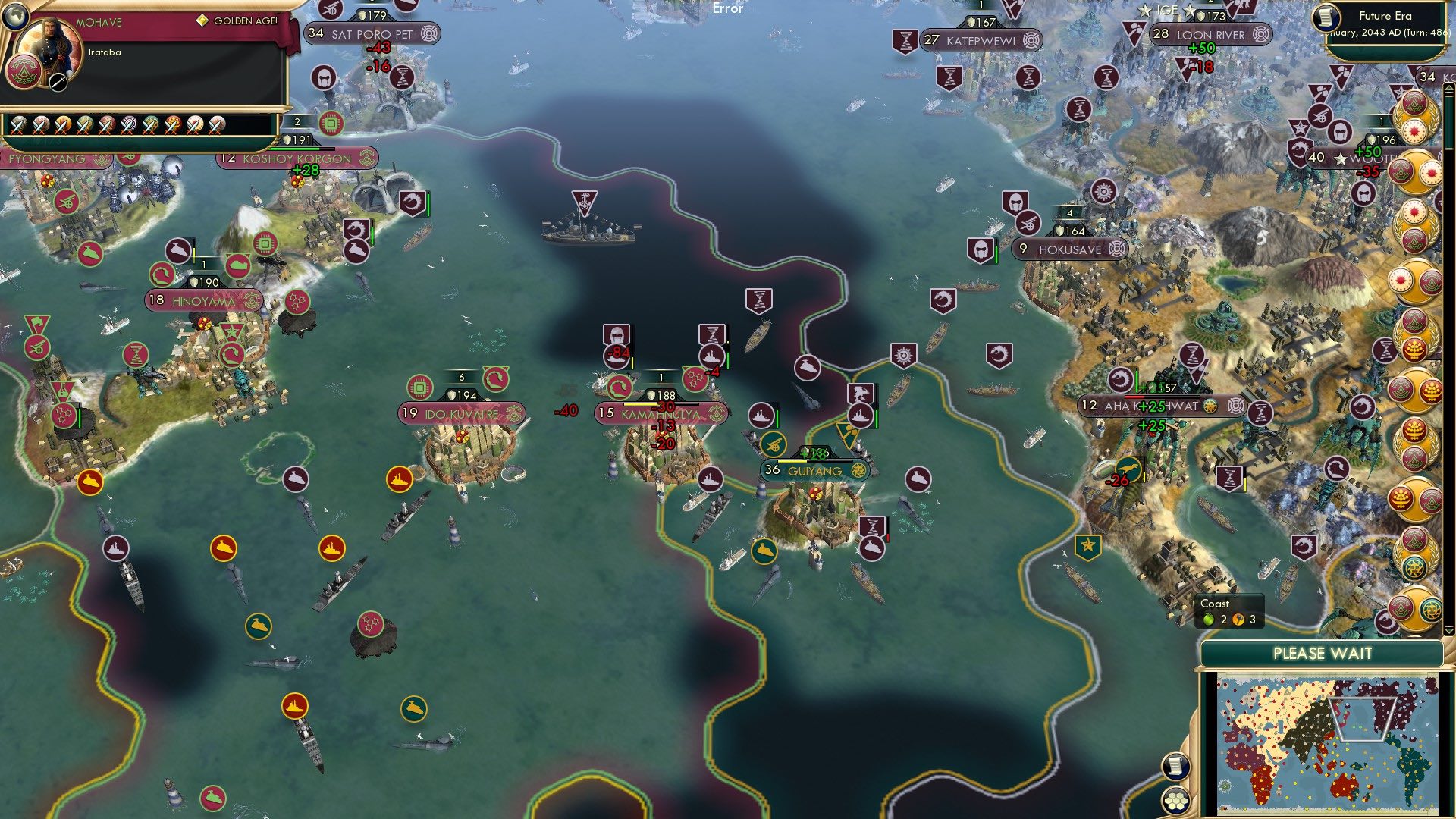The image size is (1456, 819).
Task: Open the Hokusave city banner
Action: (1072, 248)
